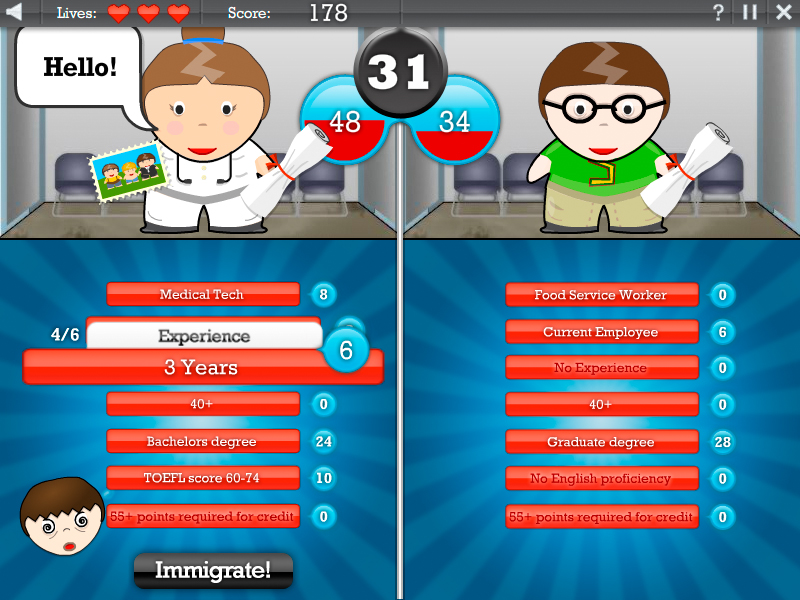Close the game with the X button
The image size is (800, 600).
coord(783,12)
